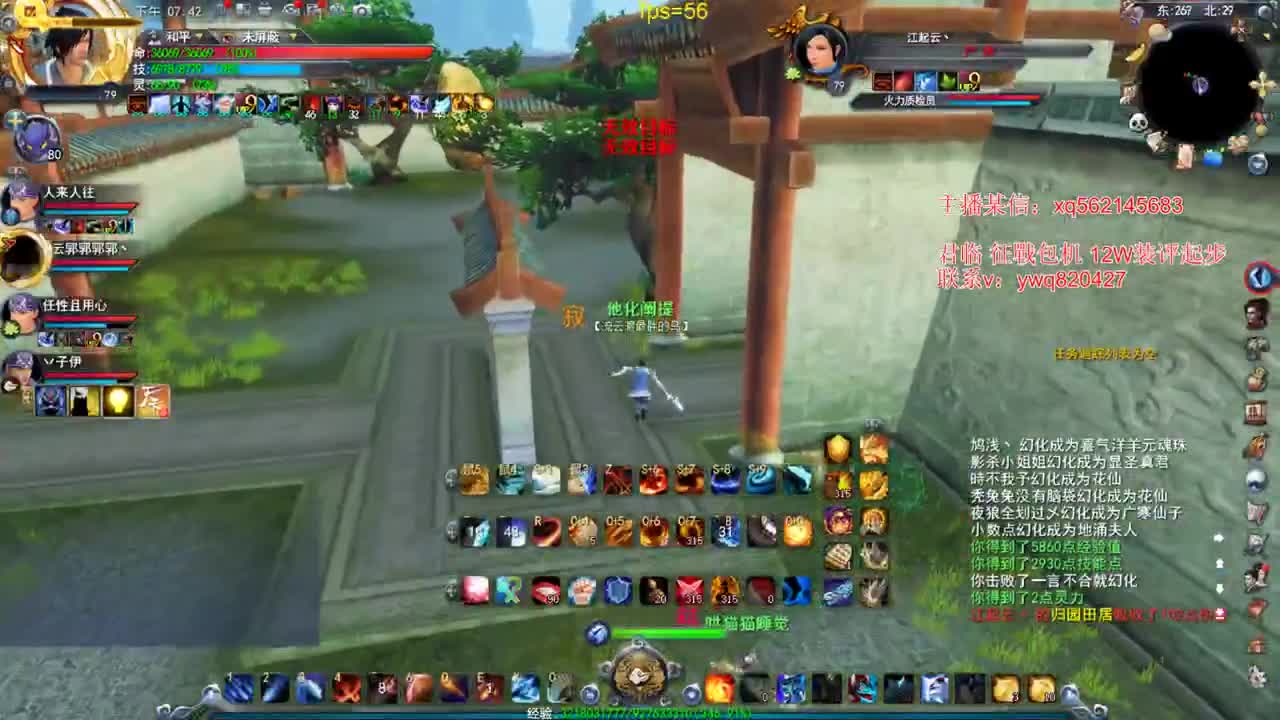The width and height of the screenshot is (1280, 720).
Task: Click the lightbulb icon in the party panel
Action: [x=118, y=400]
